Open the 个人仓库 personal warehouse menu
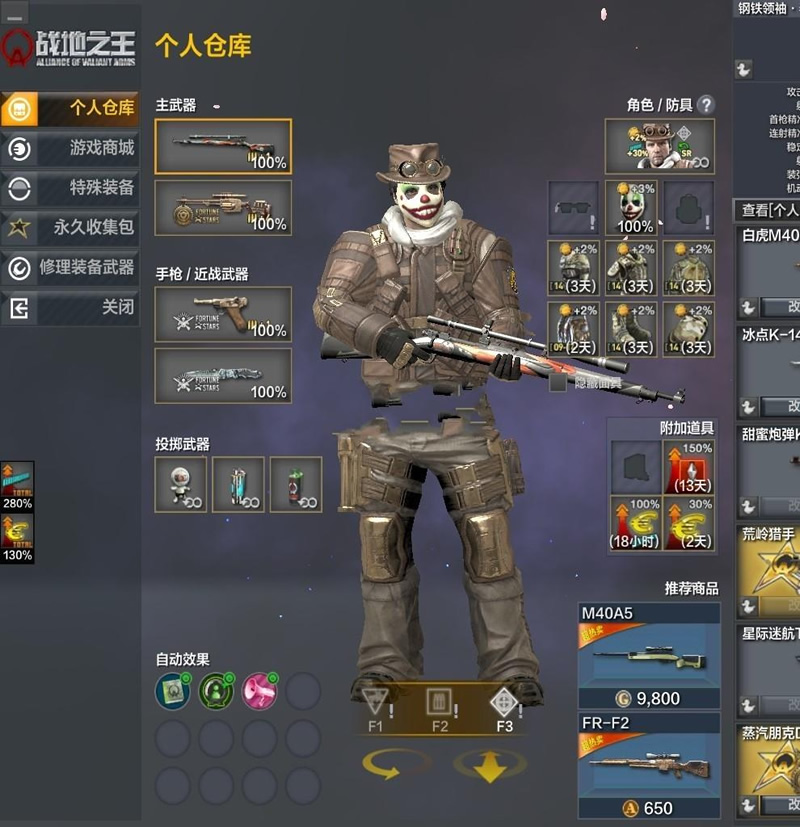 (x=70, y=108)
